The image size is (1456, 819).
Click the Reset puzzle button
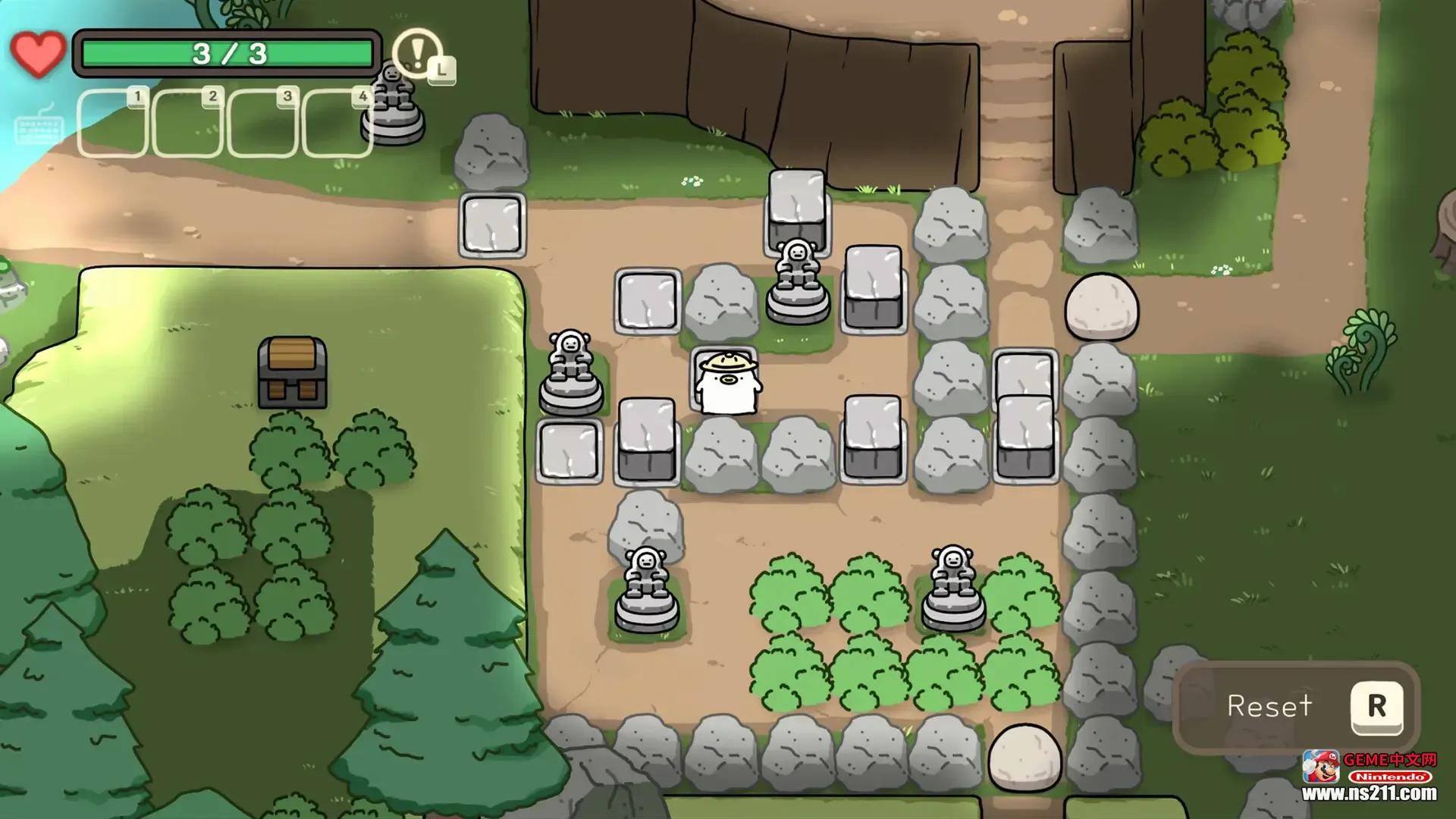point(1297,706)
